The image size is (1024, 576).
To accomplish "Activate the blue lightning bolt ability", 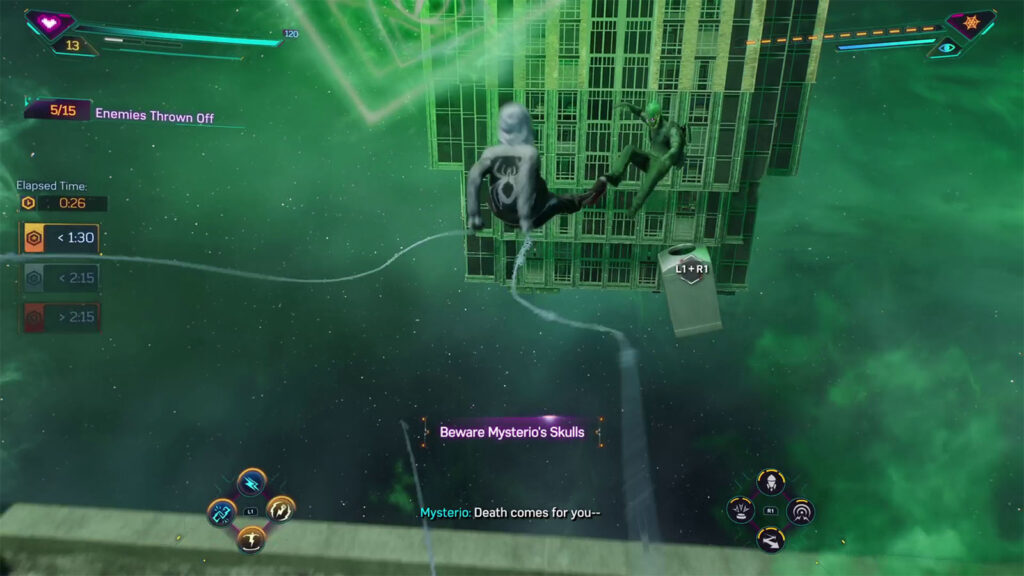I will 251,483.
